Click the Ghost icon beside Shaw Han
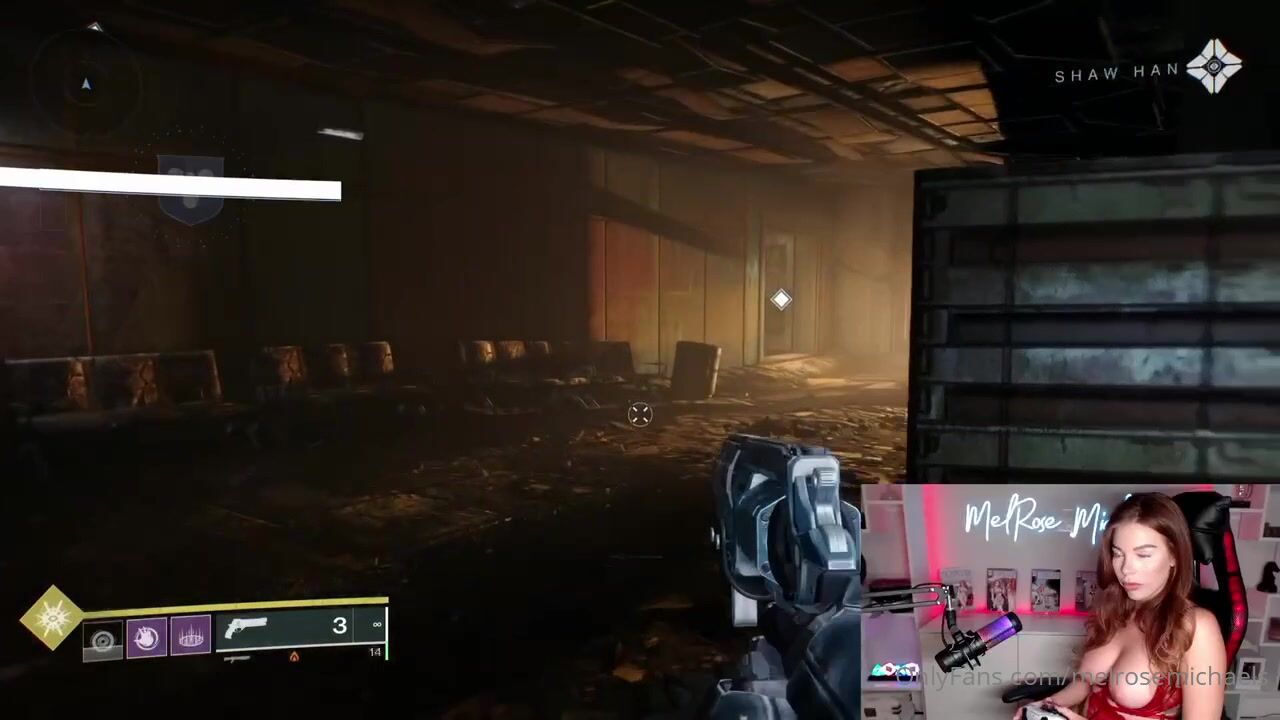The height and width of the screenshot is (720, 1280). pyautogui.click(x=1214, y=67)
